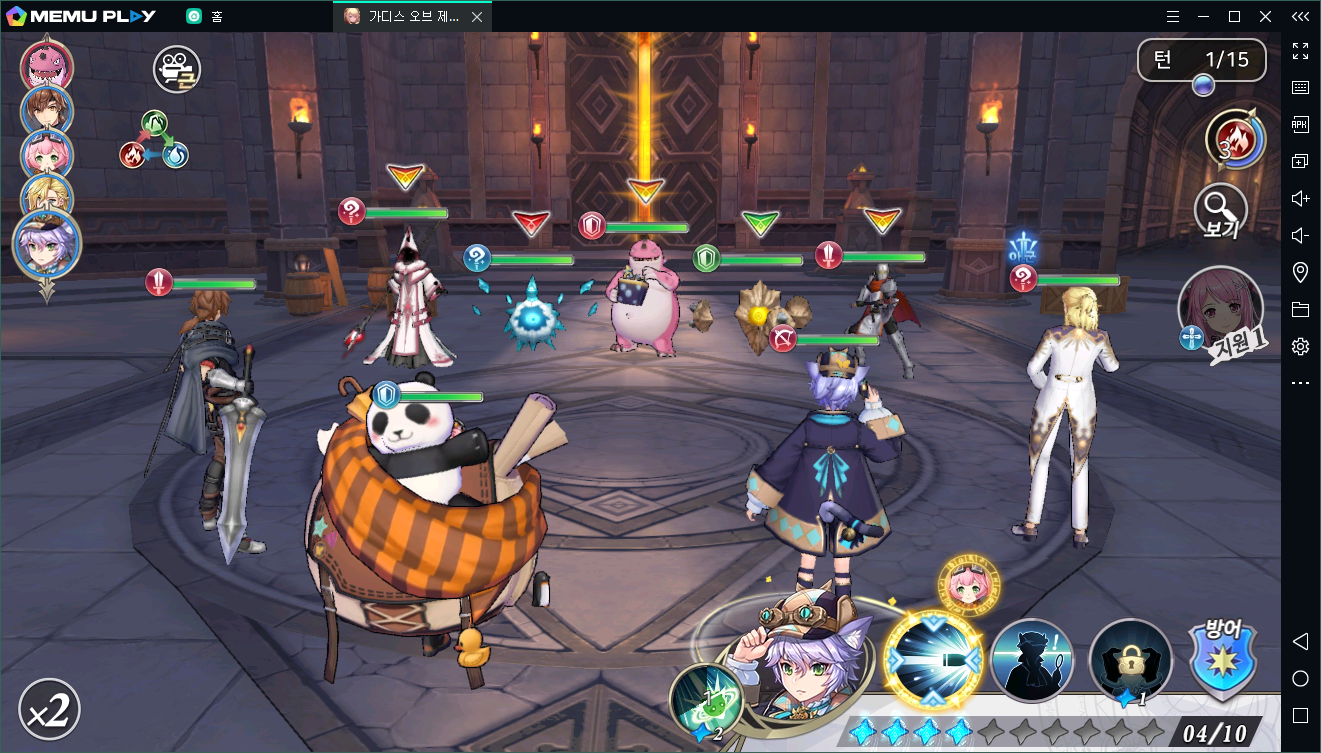Toggle the x2 battle speed button

(x=49, y=709)
